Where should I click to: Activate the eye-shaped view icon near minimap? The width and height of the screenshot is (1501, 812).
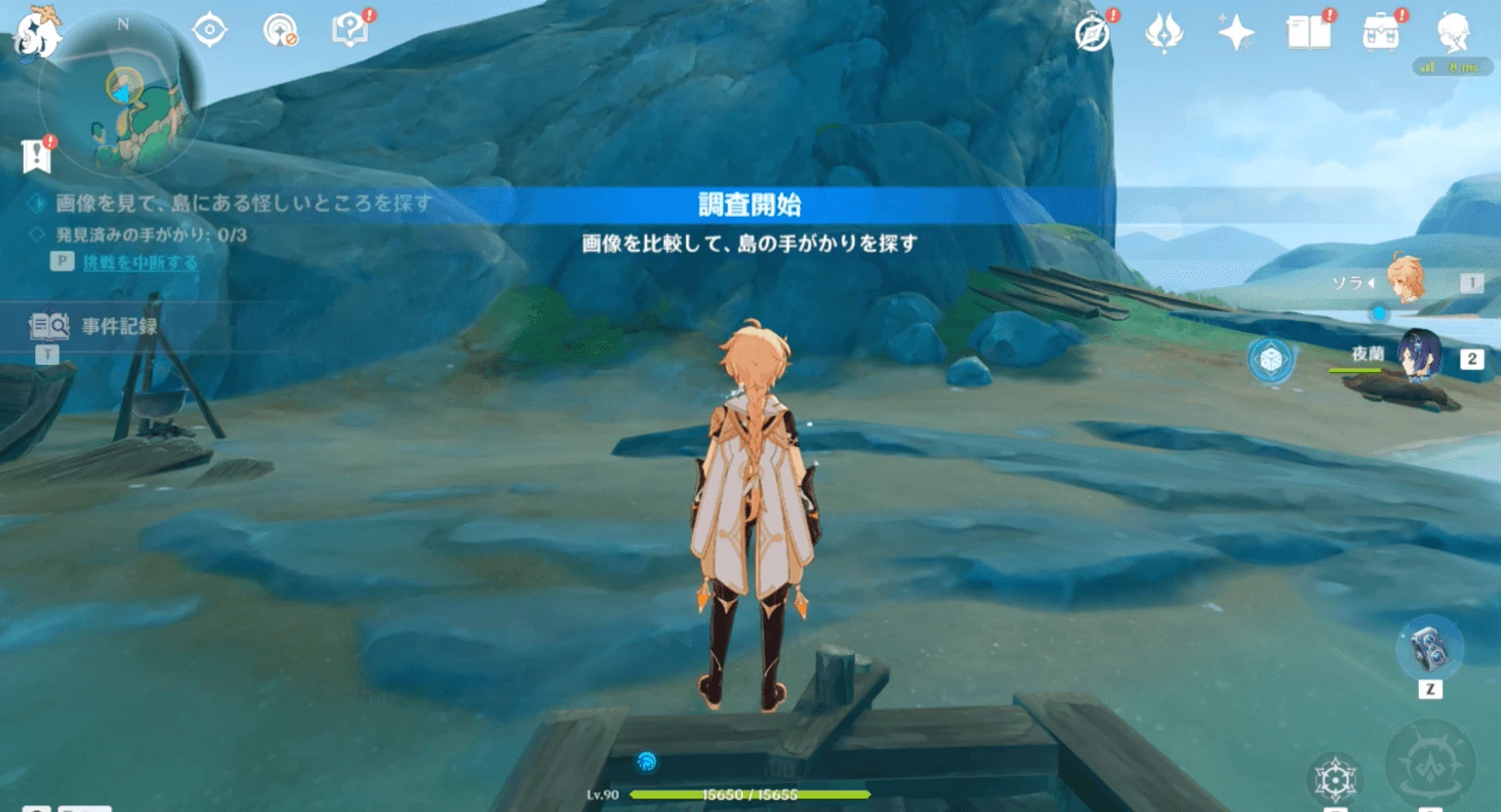point(210,28)
